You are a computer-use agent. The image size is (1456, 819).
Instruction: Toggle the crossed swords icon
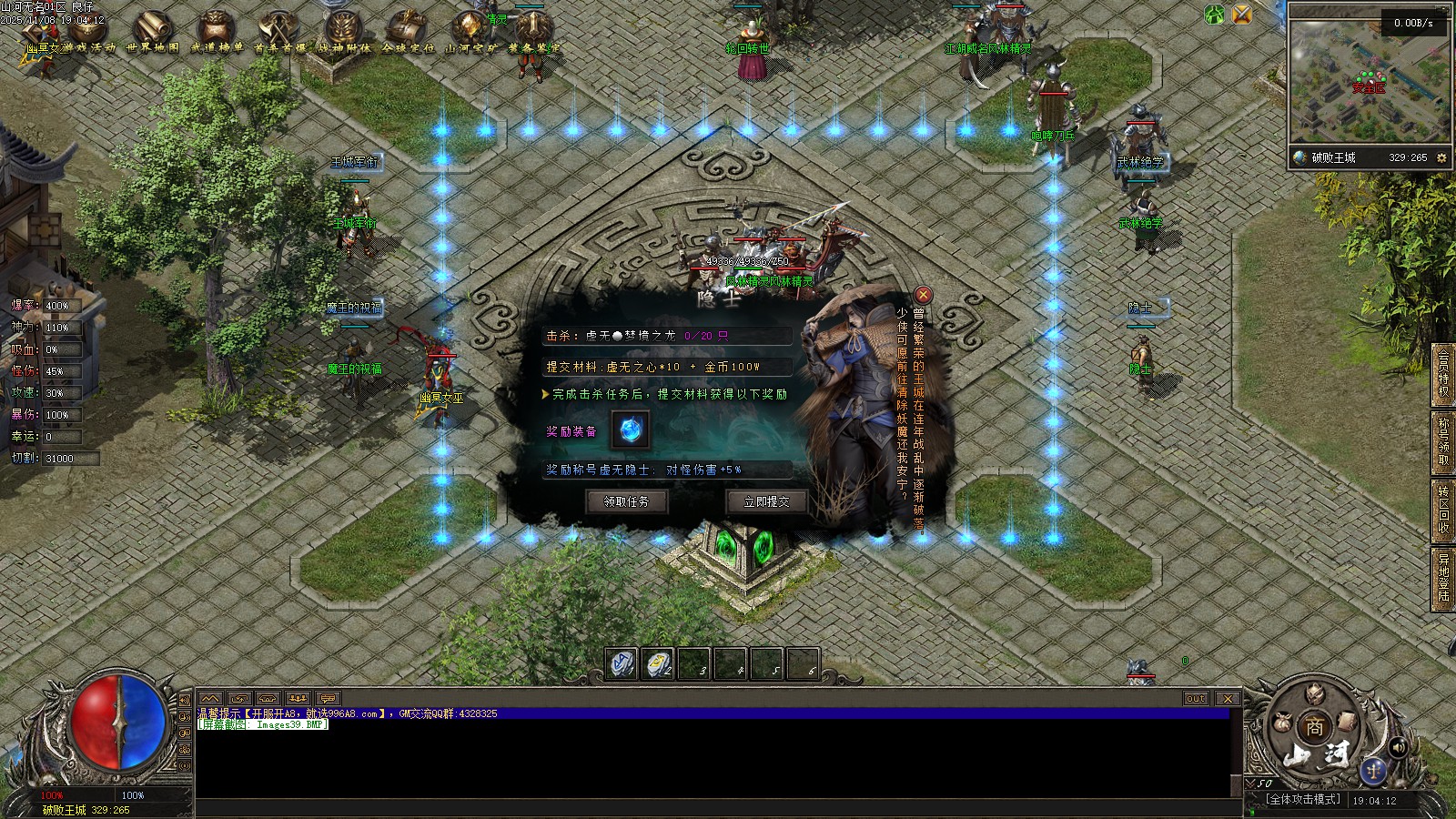(x=1242, y=15)
